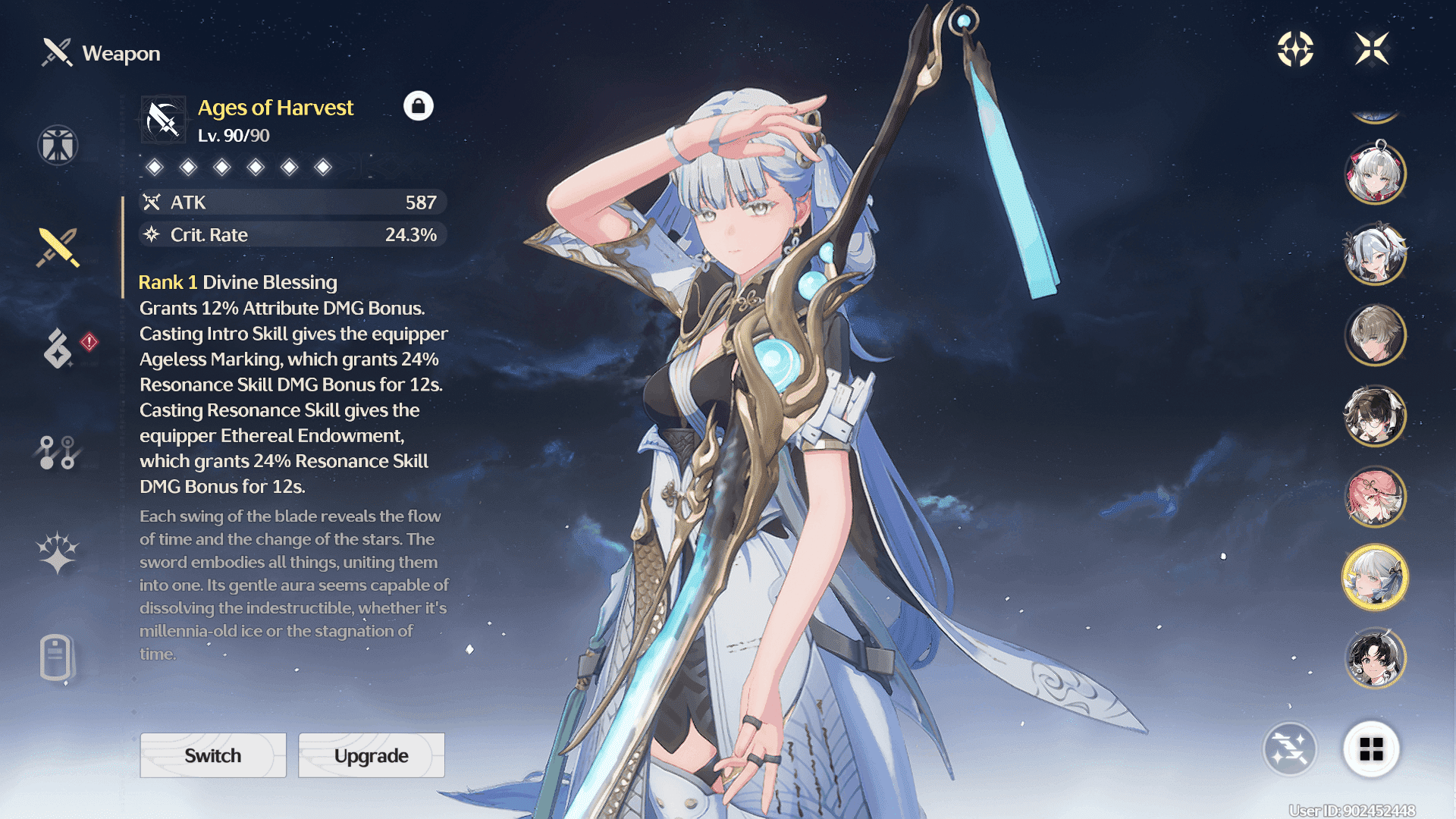Click the Switch weapon button
The width and height of the screenshot is (1456, 819).
(x=213, y=755)
